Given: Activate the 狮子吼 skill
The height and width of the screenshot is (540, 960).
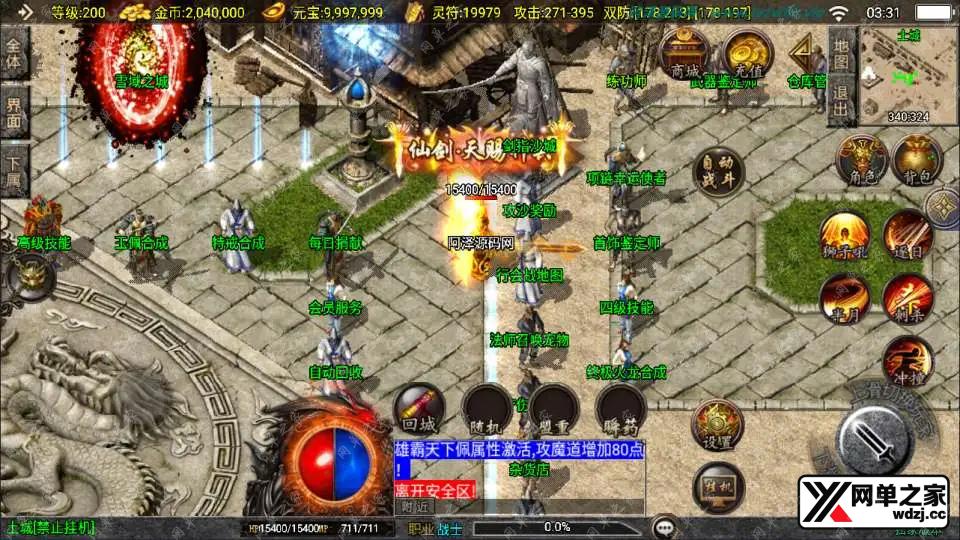Looking at the screenshot, I should [x=845, y=236].
